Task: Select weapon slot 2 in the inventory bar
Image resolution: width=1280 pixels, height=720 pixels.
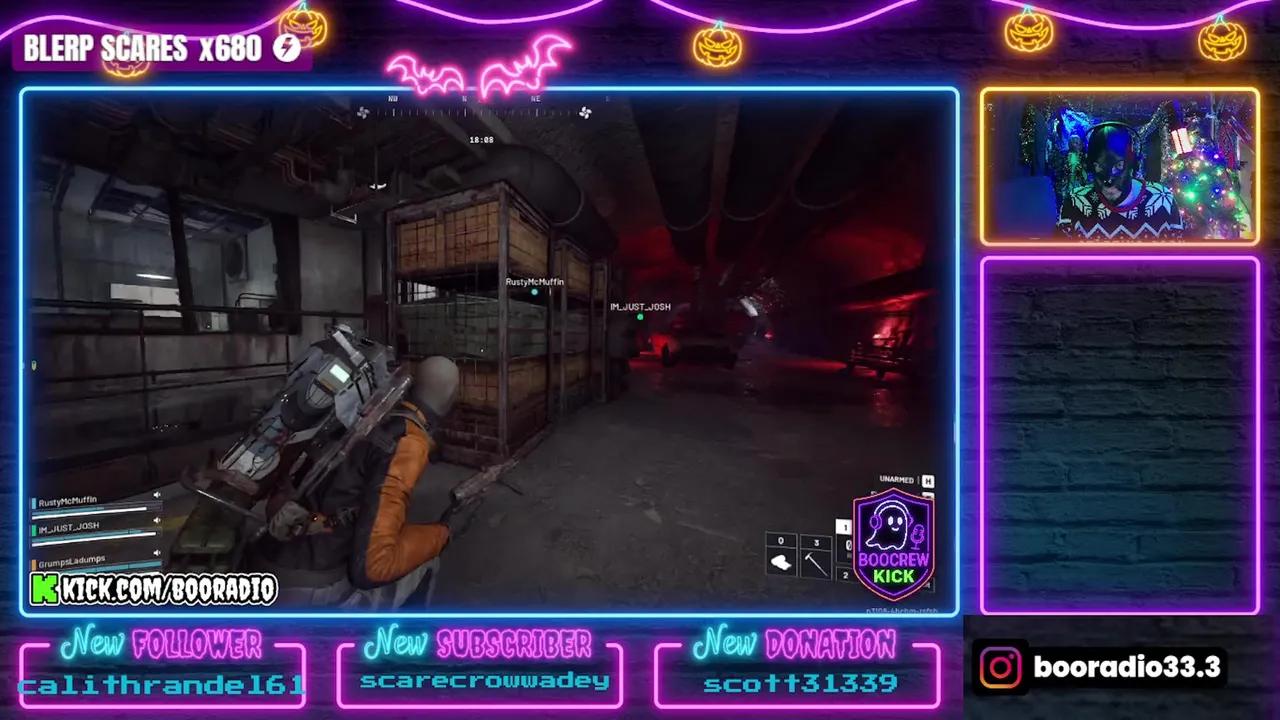Action: [845, 574]
